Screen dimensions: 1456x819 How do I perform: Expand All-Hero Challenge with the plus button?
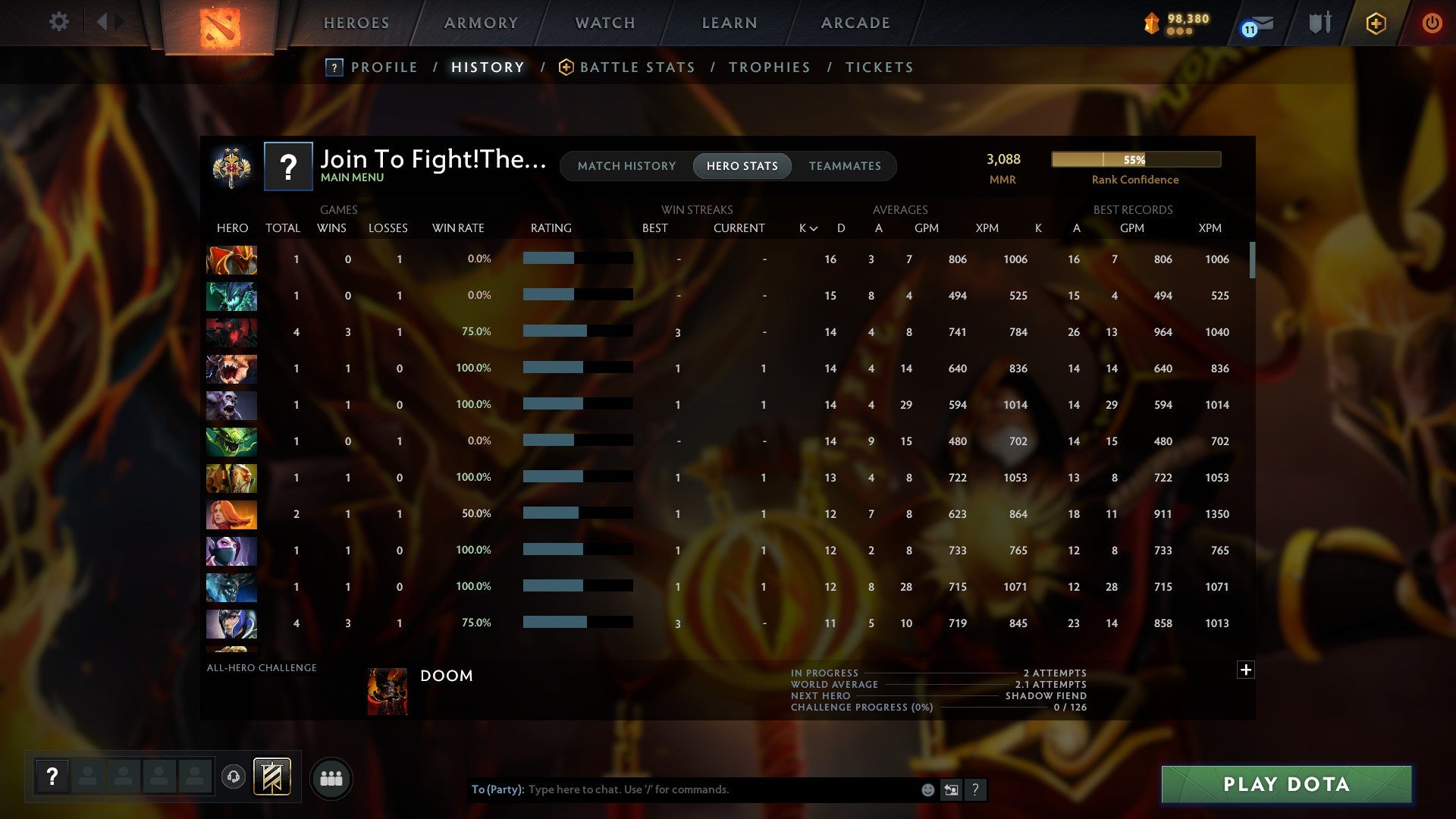pos(1245,670)
